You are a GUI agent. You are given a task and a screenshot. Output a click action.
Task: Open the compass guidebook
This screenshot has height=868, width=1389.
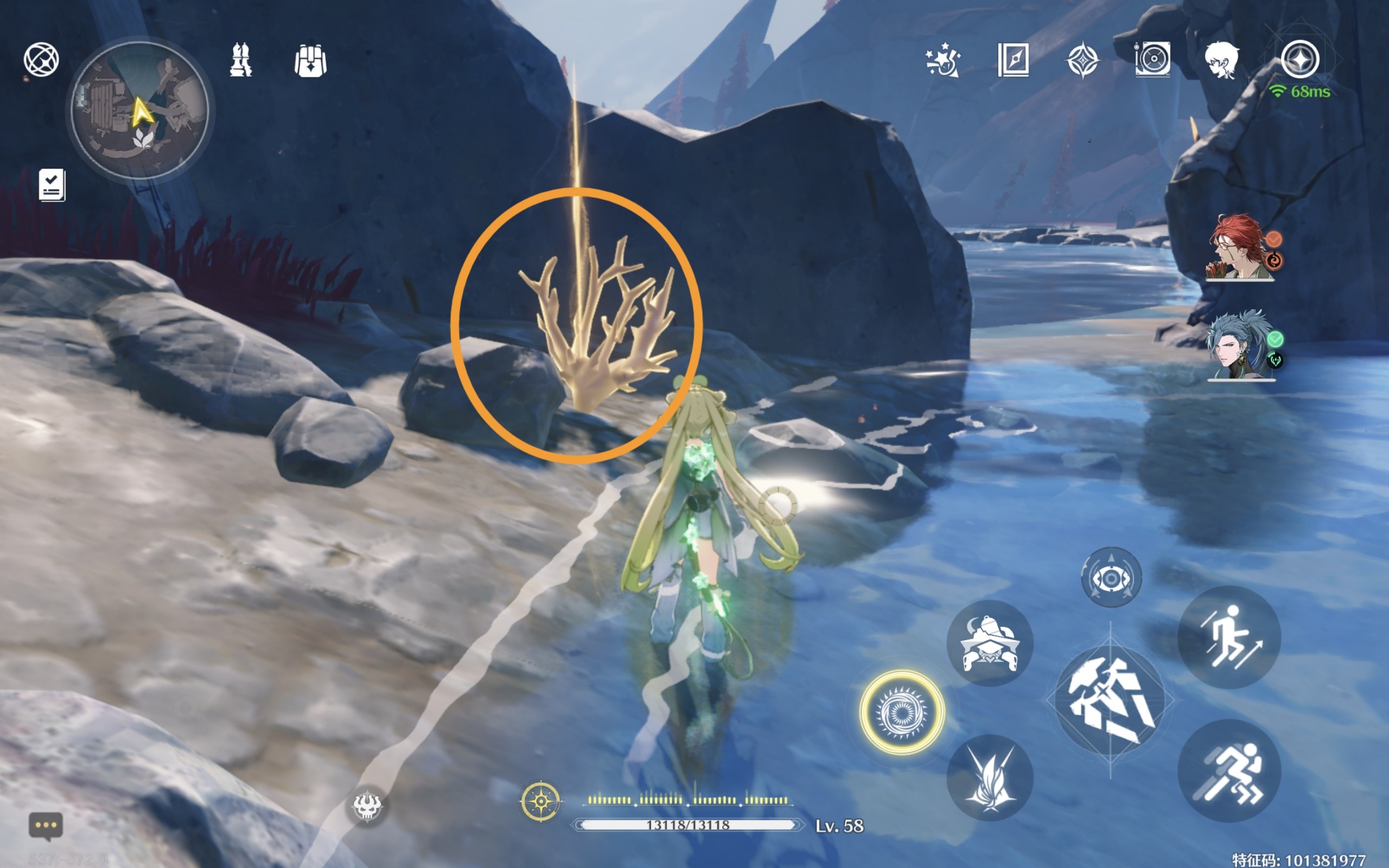(1013, 60)
